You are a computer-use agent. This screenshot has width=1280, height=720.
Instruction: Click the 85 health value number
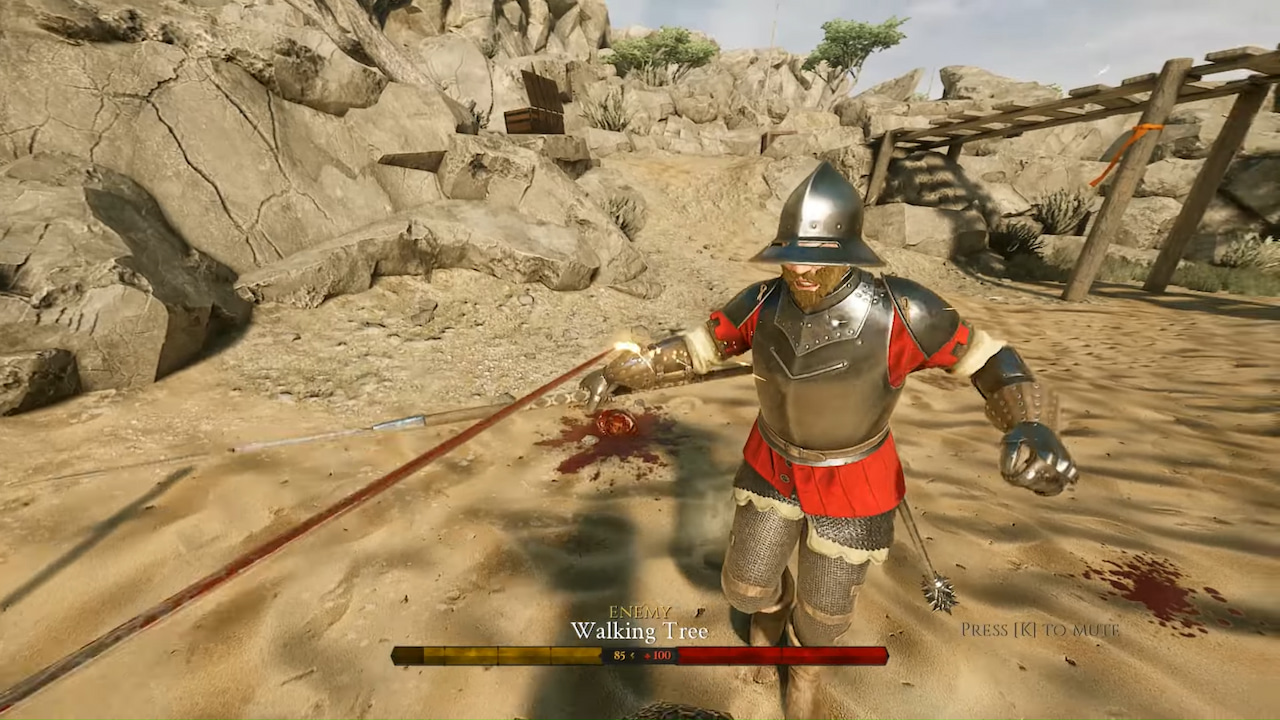tap(619, 655)
